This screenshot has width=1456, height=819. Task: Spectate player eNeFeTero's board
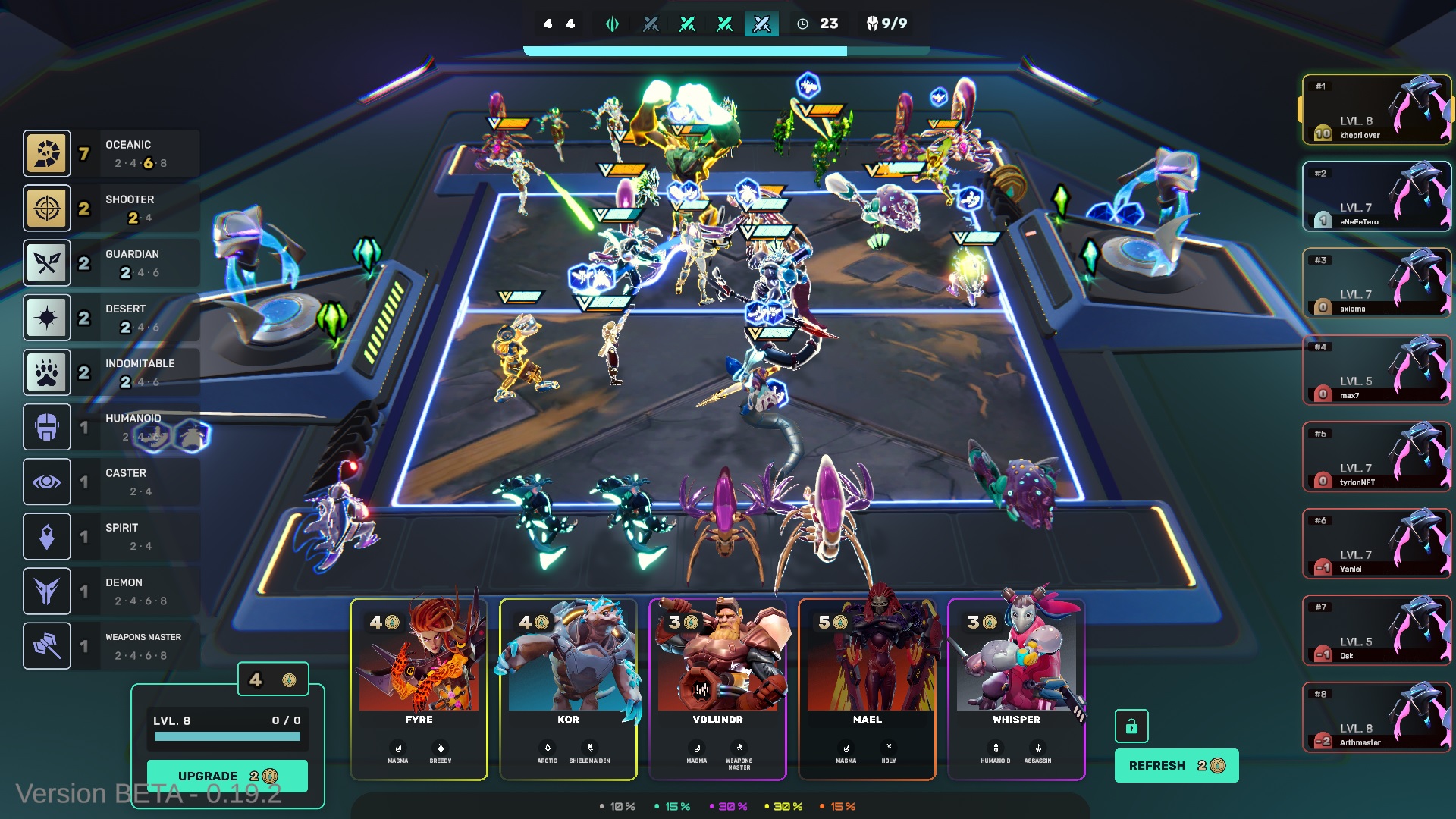[x=1376, y=196]
